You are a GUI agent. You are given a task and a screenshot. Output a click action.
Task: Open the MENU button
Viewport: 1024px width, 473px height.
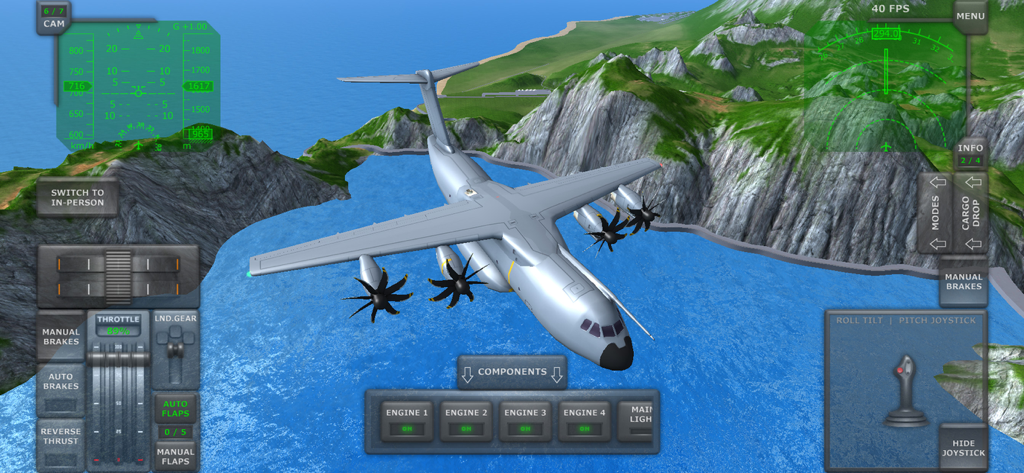pyautogui.click(x=970, y=16)
